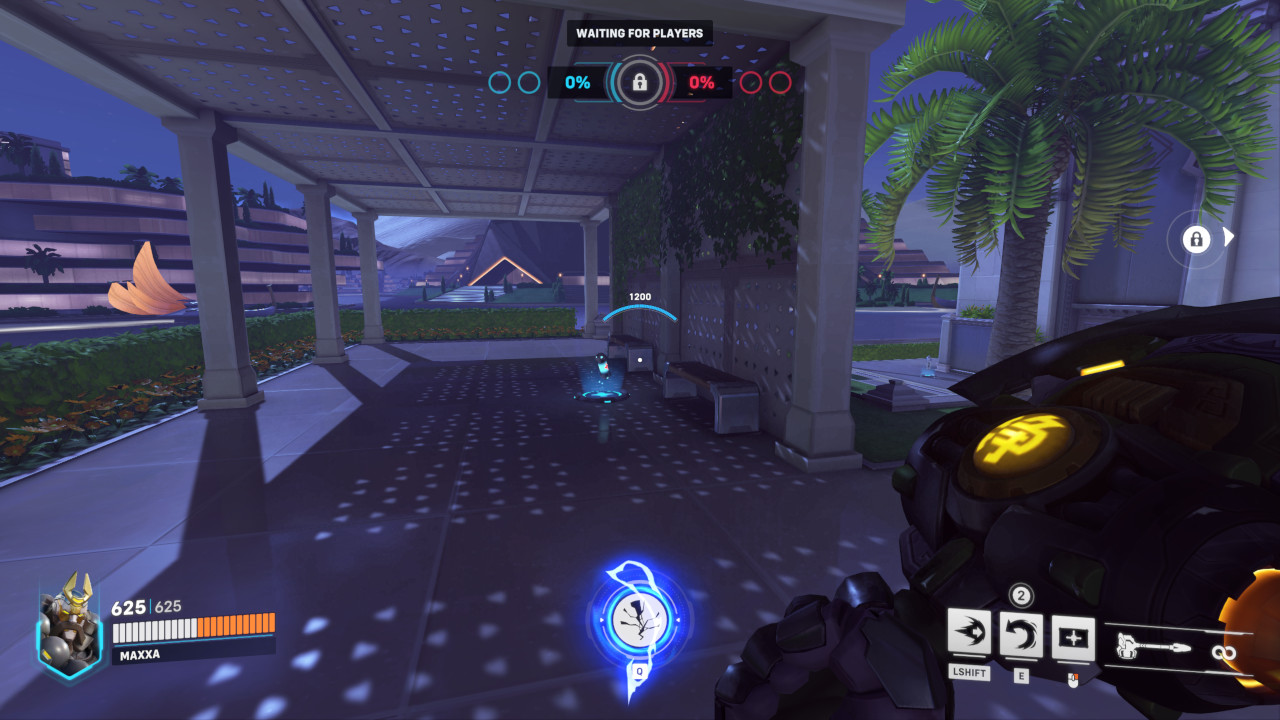Click the padlock waypoint icon near the right edge
The width and height of the screenshot is (1280, 720).
[x=1196, y=239]
